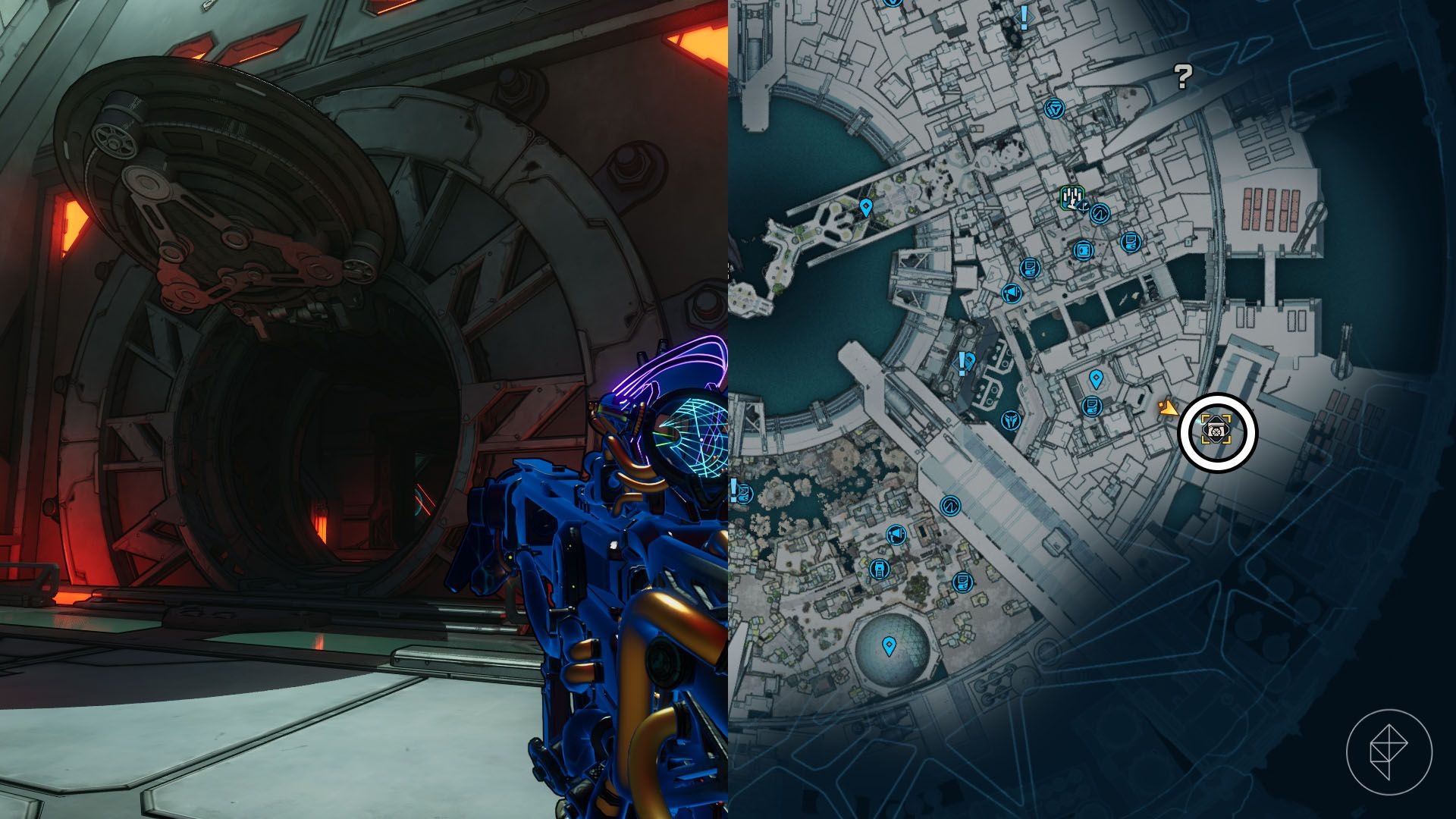
Task: Choose the helmet mask map icon
Action: (x=1010, y=420)
